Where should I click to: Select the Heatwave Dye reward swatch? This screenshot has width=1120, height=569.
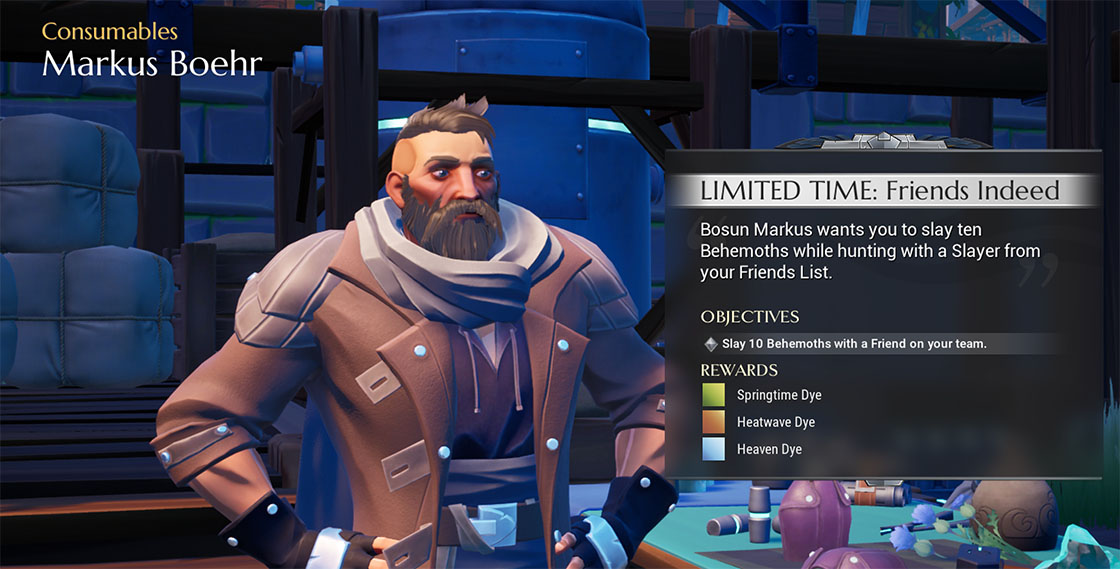713,422
